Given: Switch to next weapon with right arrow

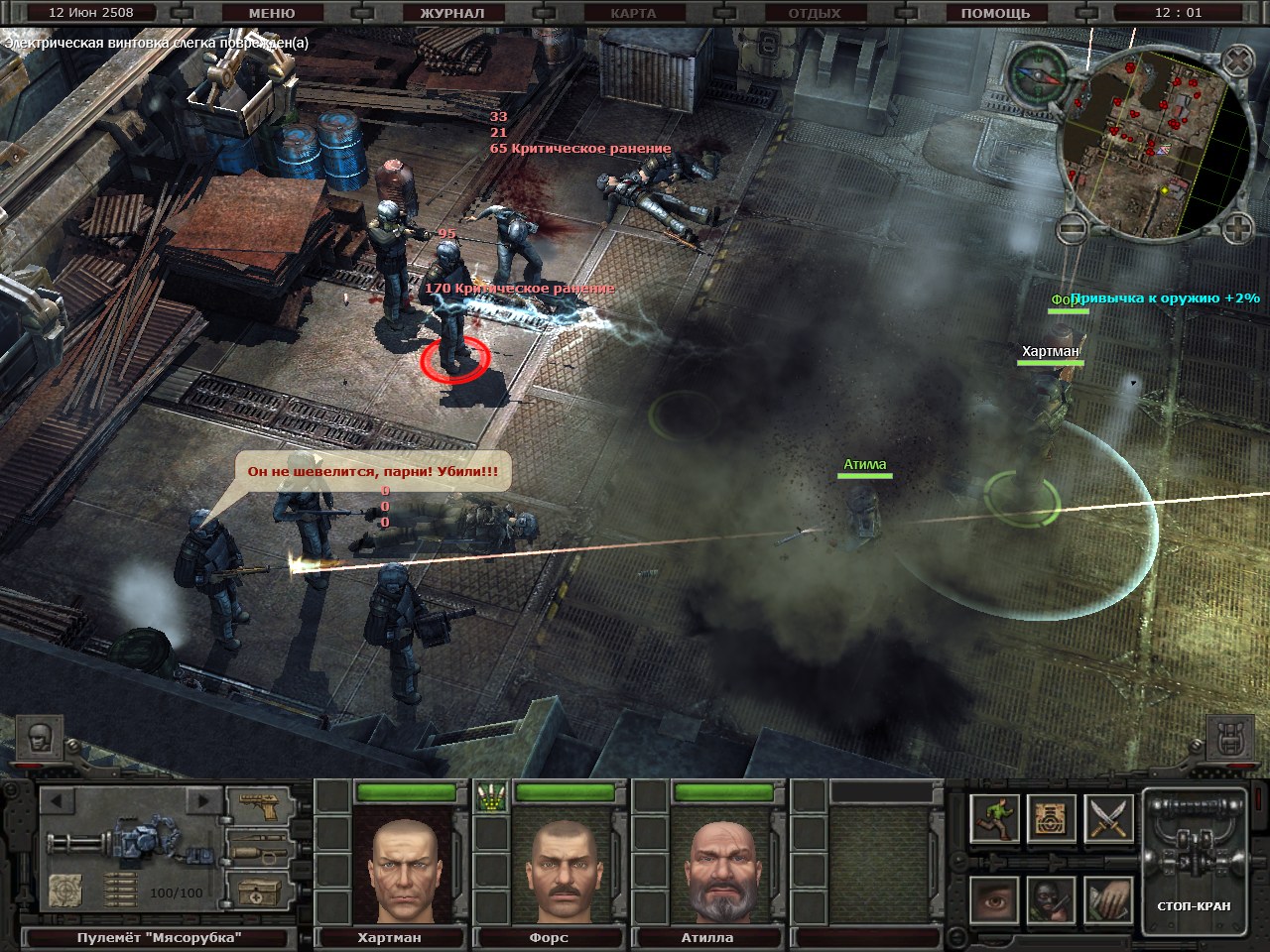Looking at the screenshot, I should pyautogui.click(x=203, y=800).
